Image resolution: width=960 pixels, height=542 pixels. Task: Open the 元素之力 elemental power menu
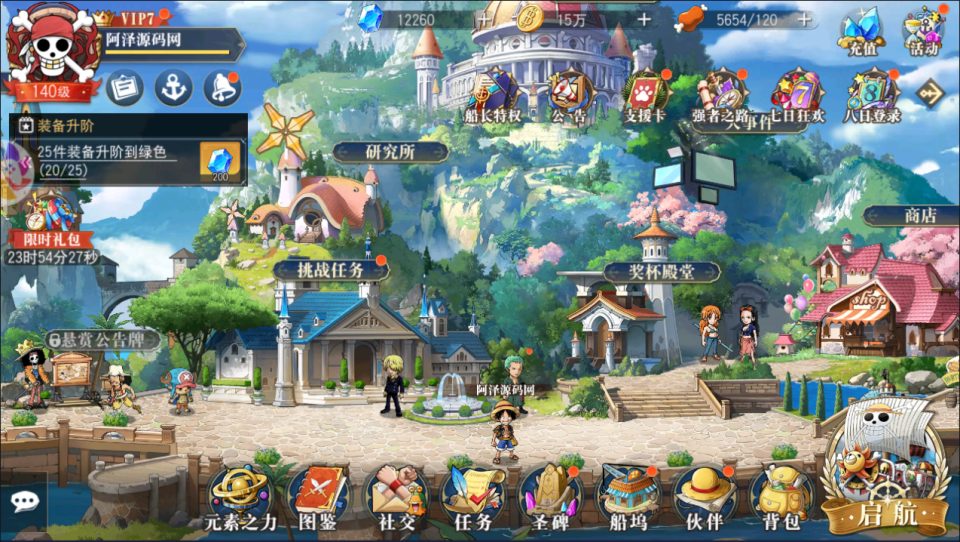[236, 495]
